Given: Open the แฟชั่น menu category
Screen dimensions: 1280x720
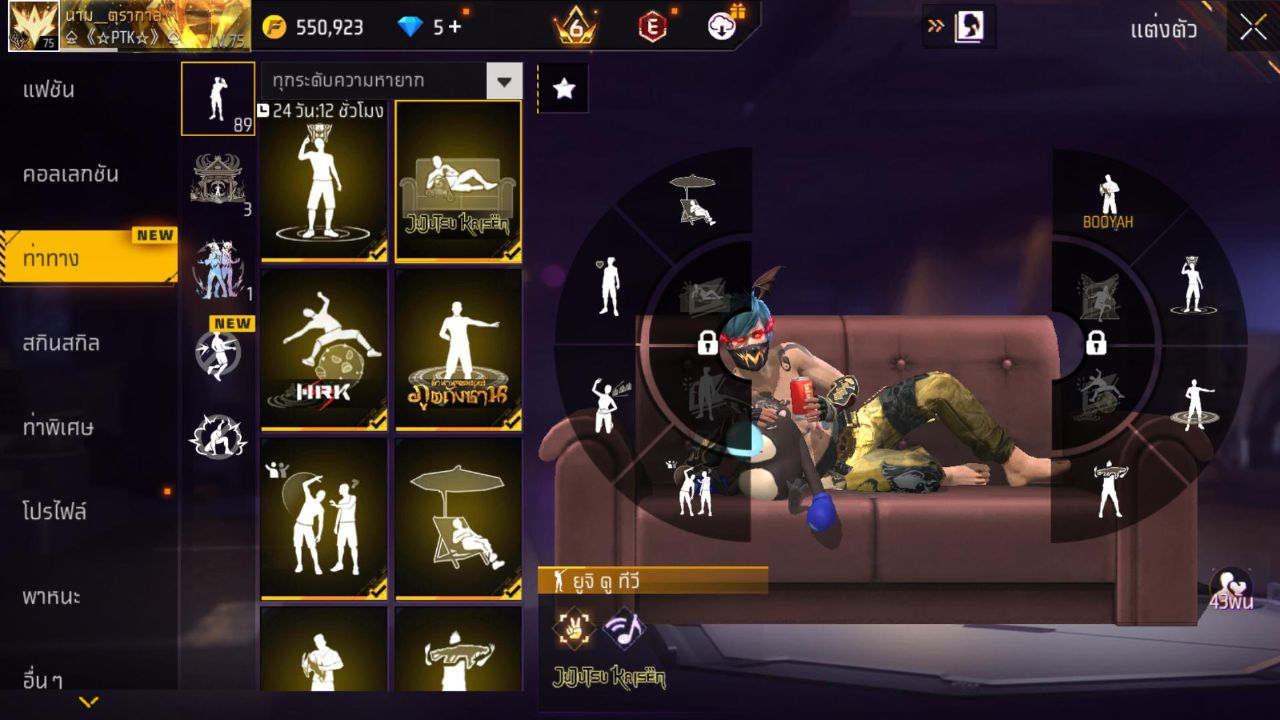Looking at the screenshot, I should click(x=50, y=90).
